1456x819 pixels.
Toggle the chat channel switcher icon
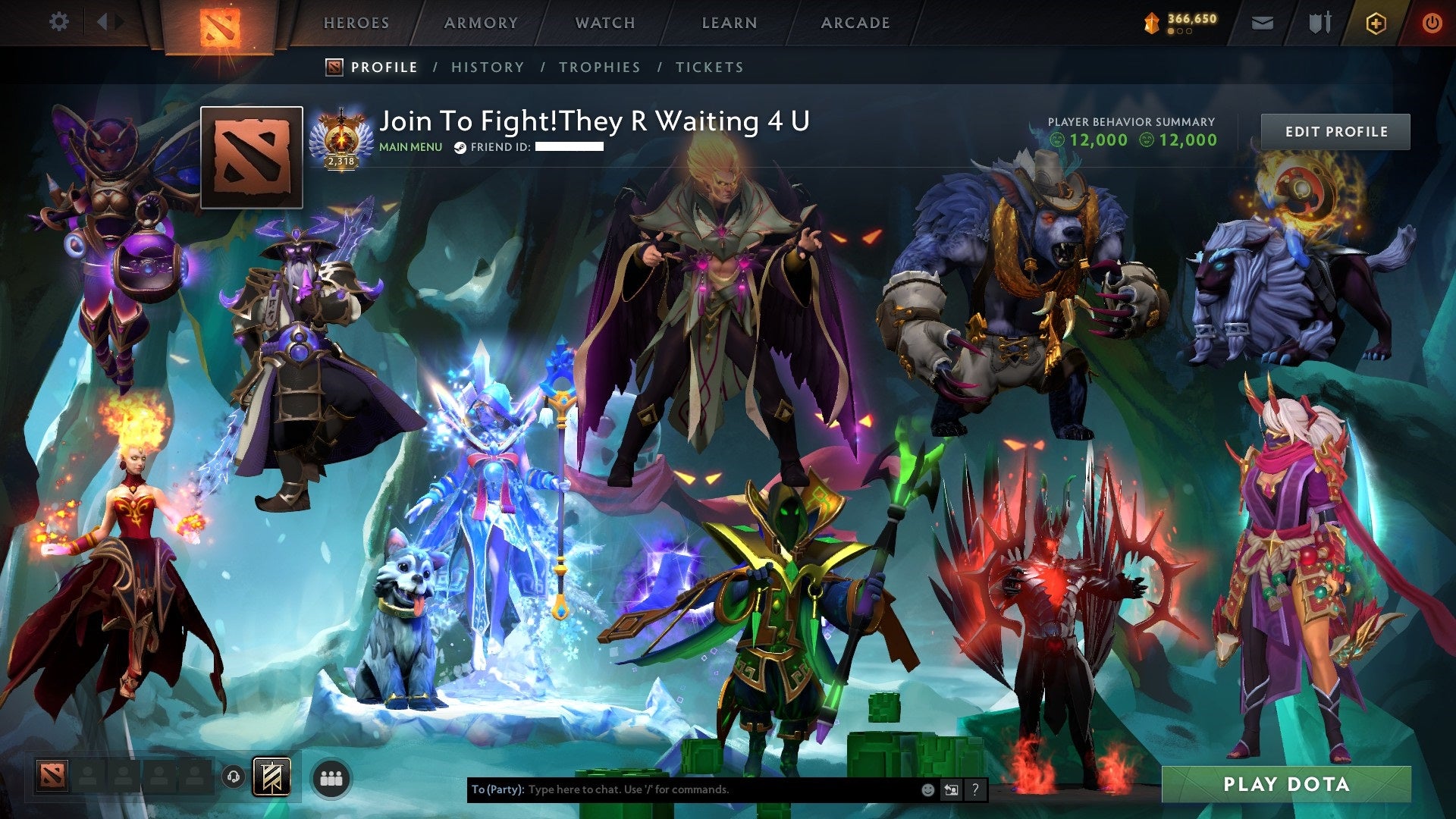click(x=950, y=789)
